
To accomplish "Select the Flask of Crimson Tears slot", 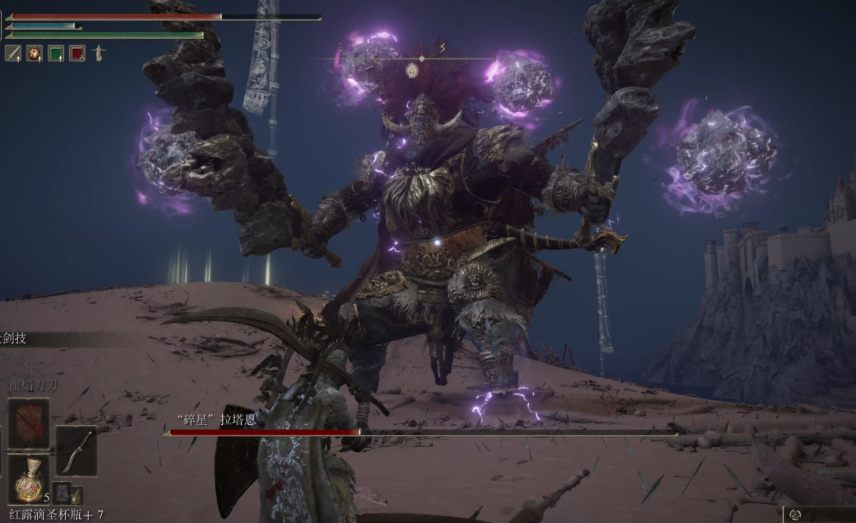I will (x=27, y=480).
